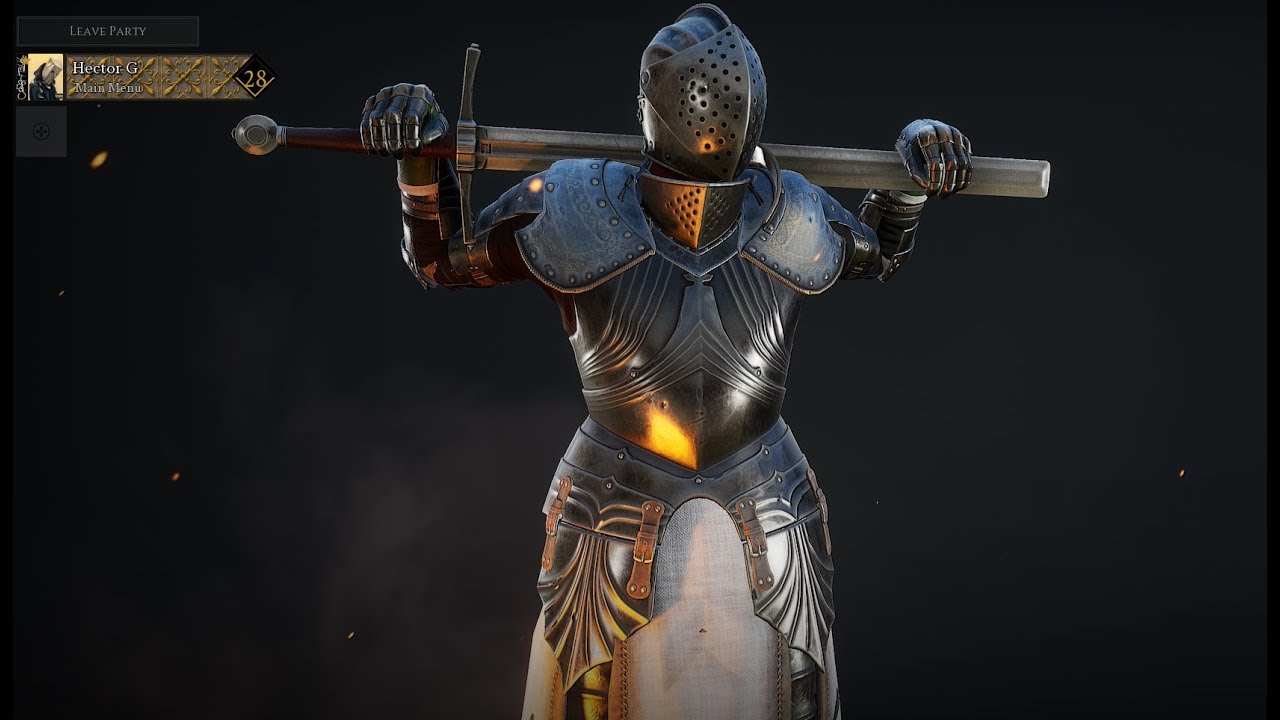1280x720 pixels.
Task: Click the vertical signature strip beside the avatar
Action: (x=21, y=78)
